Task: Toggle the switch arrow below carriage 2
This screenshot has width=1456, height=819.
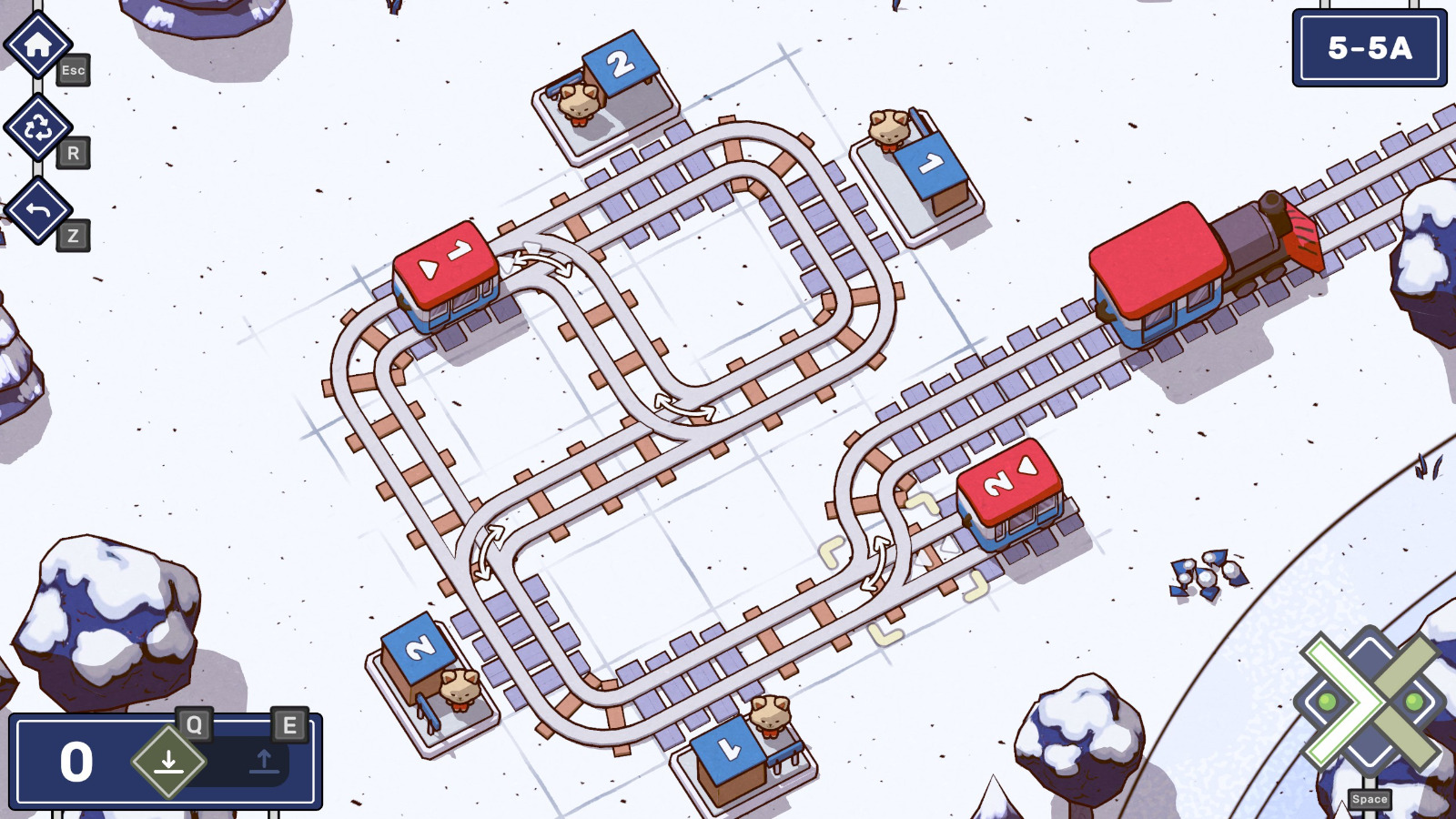Action: tap(875, 564)
